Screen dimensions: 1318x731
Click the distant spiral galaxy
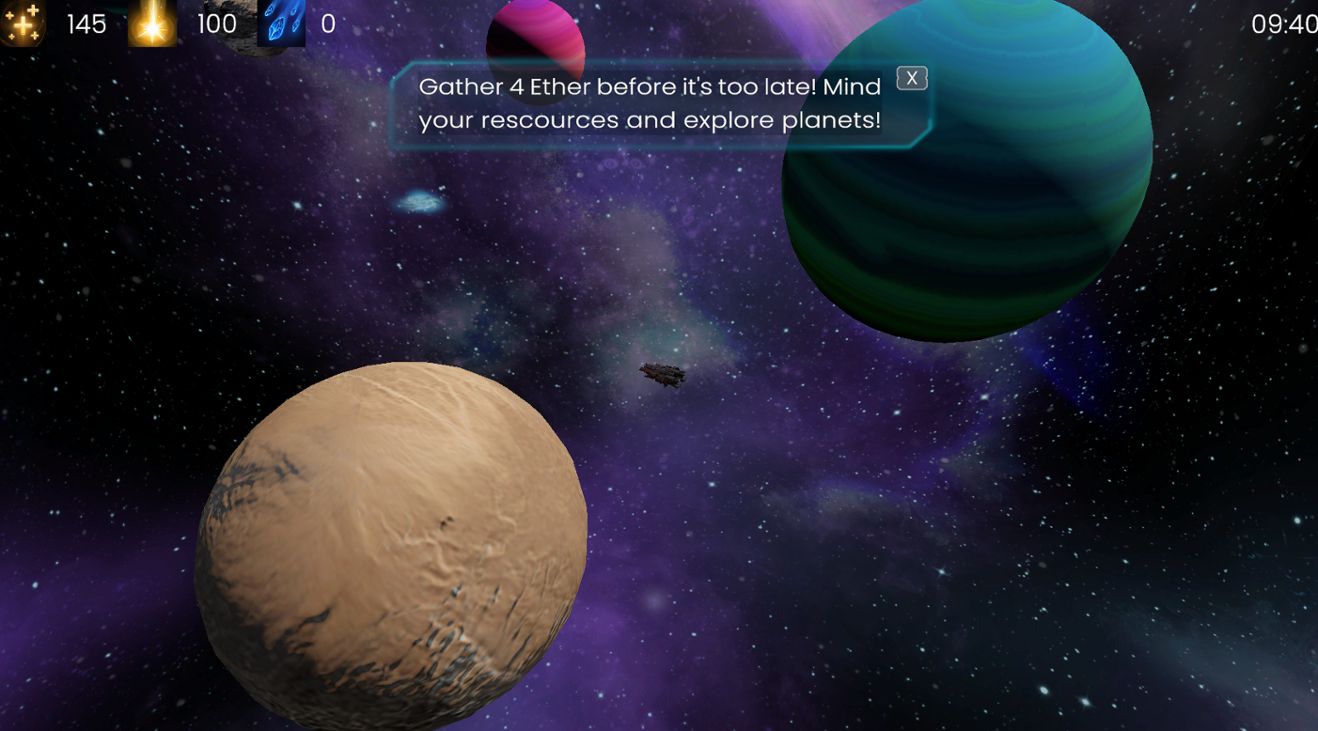[420, 199]
